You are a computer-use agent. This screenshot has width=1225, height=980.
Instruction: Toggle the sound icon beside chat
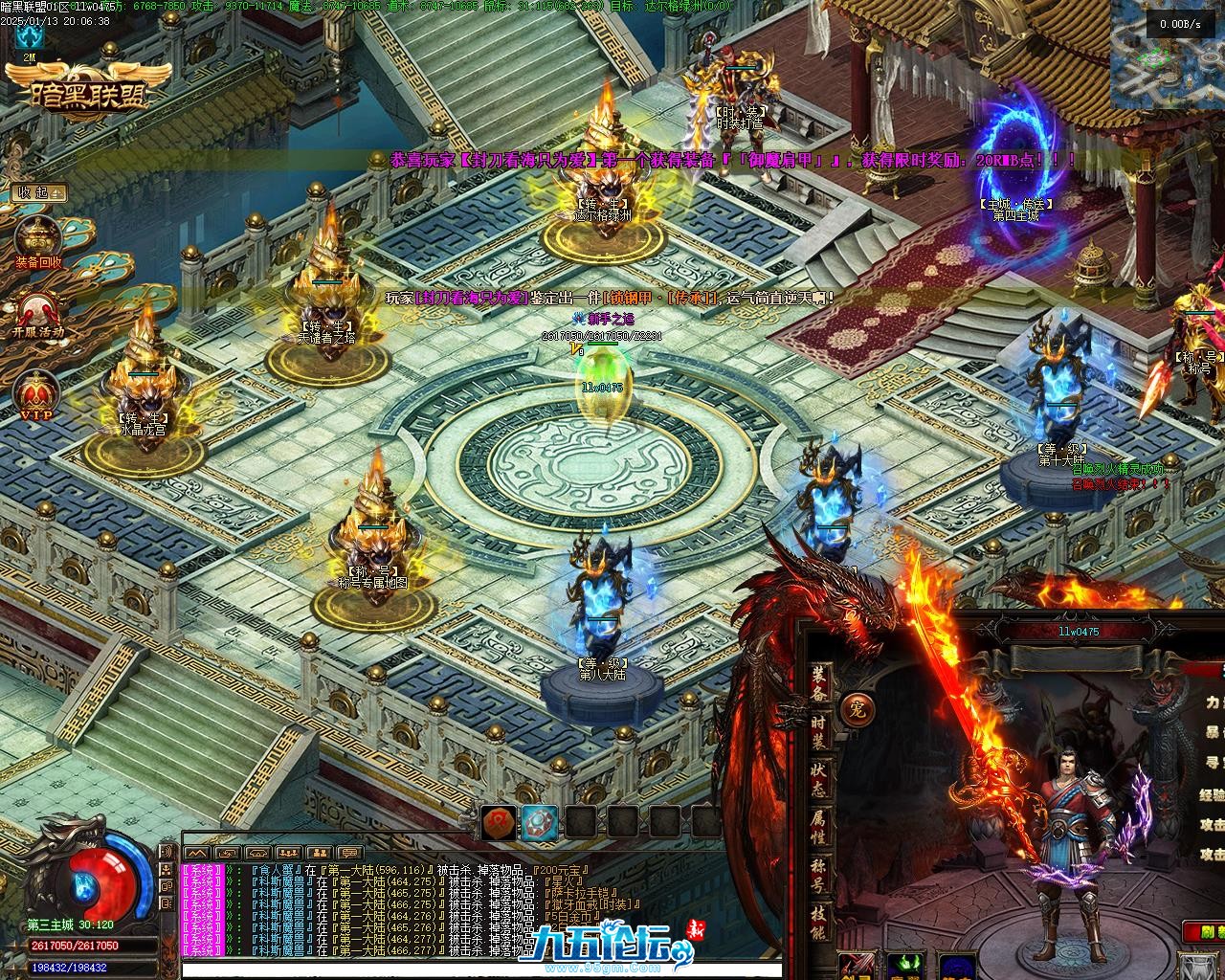click(167, 852)
